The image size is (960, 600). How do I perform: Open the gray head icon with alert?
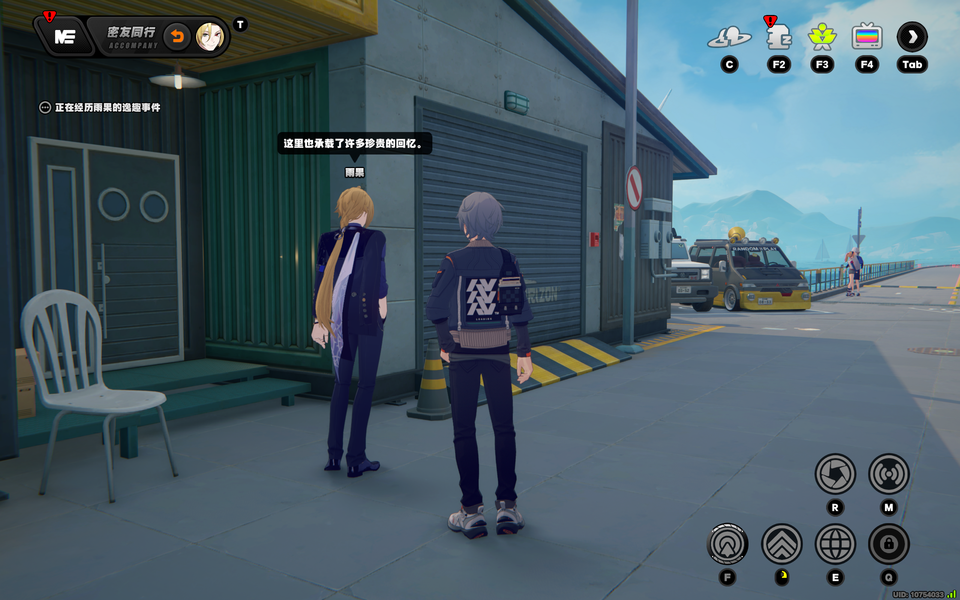tap(778, 38)
